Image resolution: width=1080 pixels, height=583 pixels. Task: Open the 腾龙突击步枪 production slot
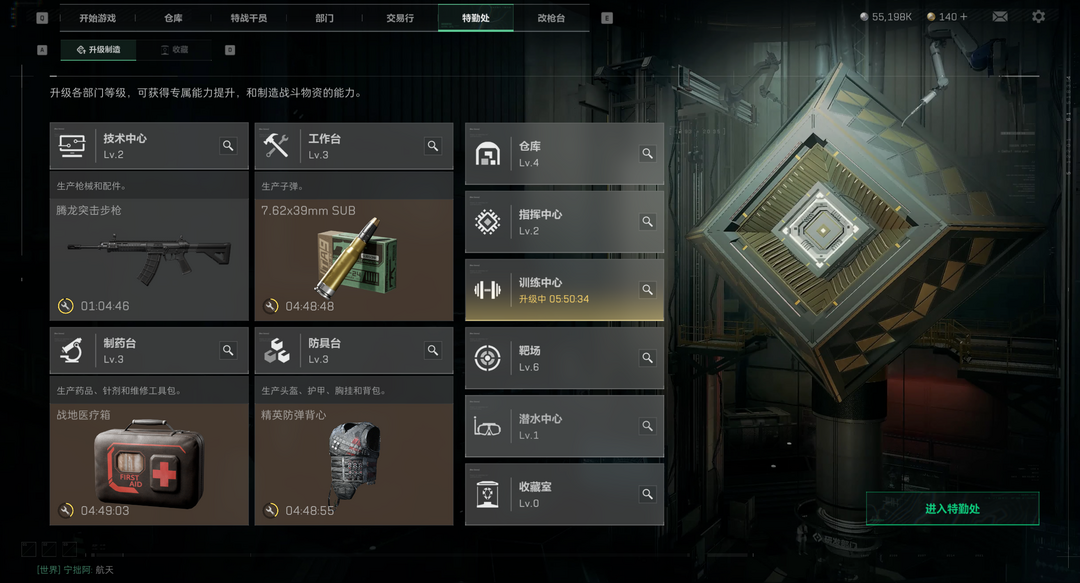pyautogui.click(x=149, y=259)
